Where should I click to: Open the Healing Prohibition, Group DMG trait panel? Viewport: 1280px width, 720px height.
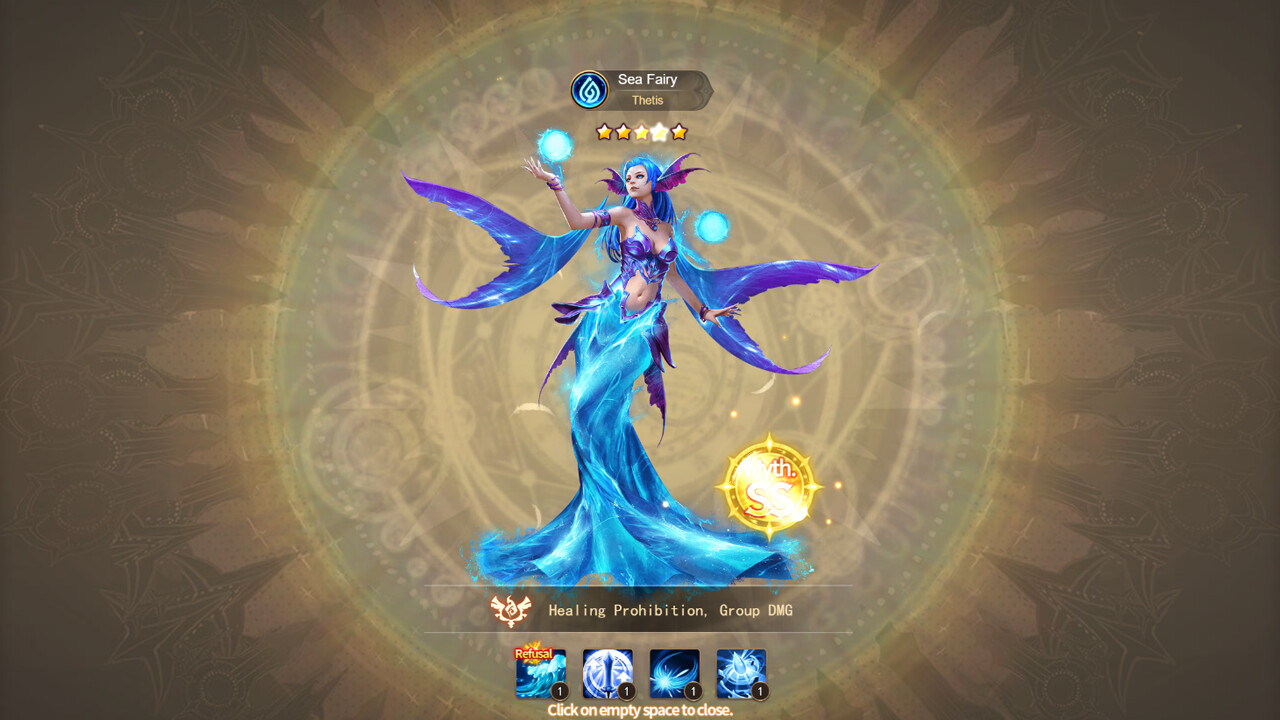pos(640,611)
